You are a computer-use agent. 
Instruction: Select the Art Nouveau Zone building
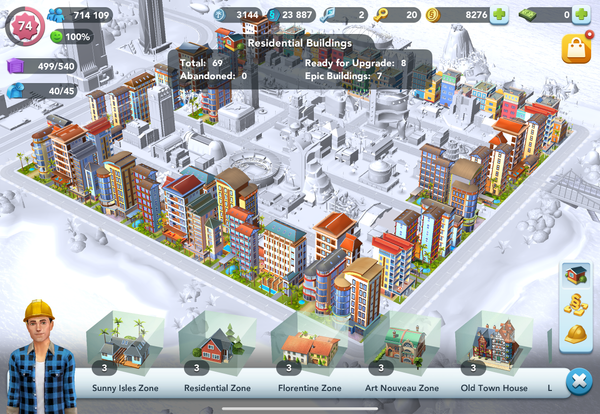(401, 346)
